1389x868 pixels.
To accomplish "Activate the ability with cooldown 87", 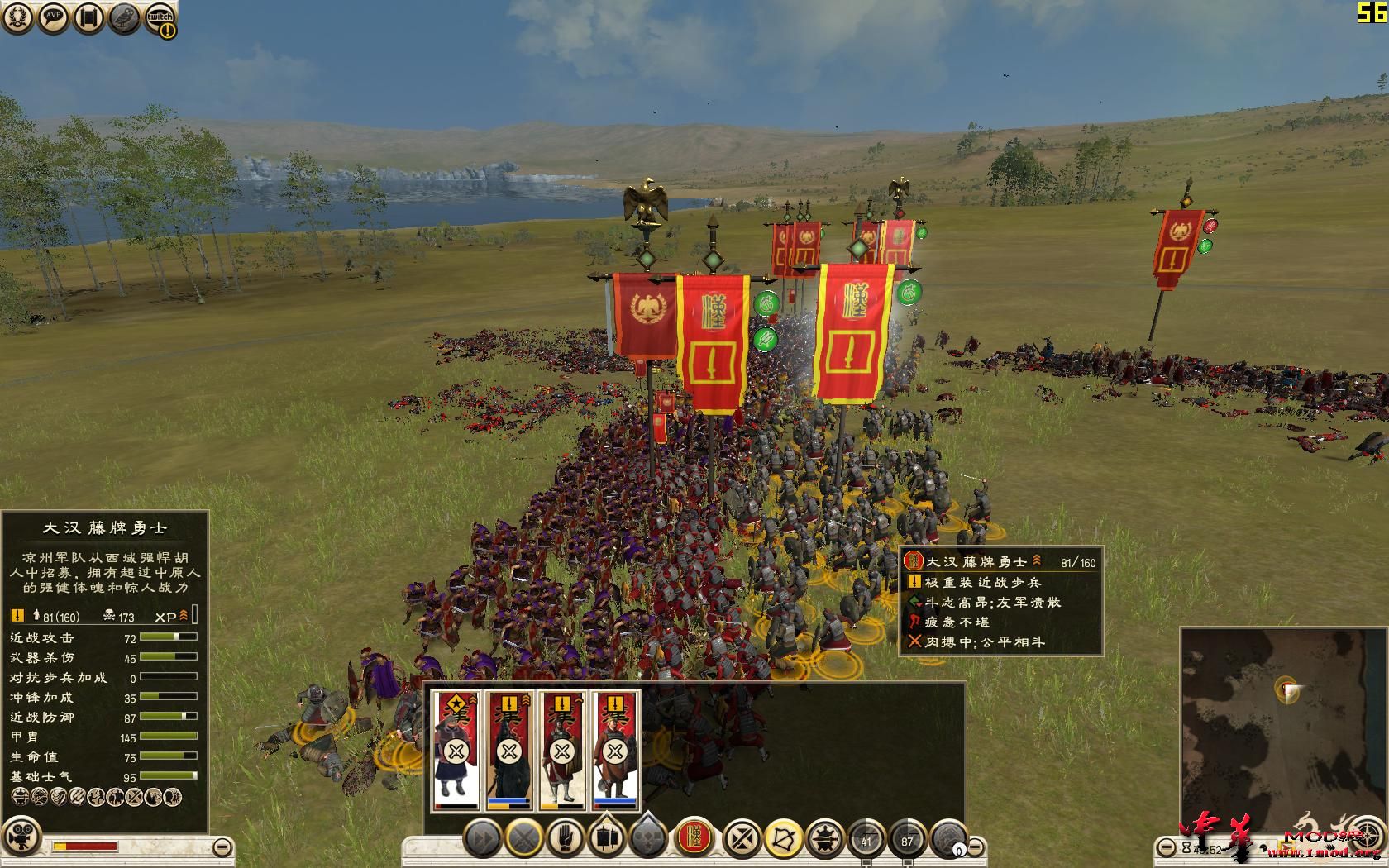I will [909, 838].
